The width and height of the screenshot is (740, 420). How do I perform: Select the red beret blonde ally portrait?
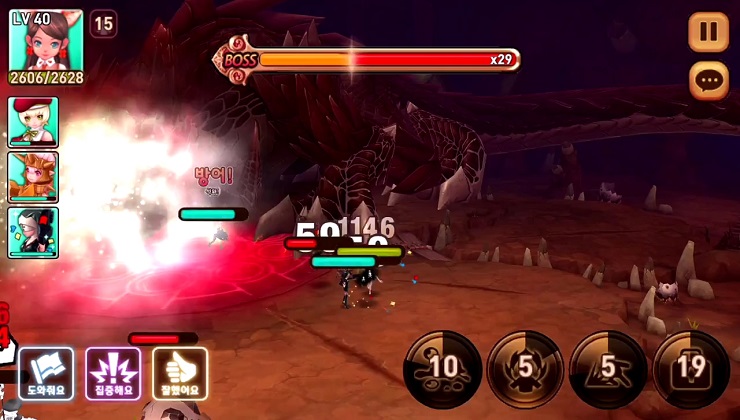tap(33, 122)
